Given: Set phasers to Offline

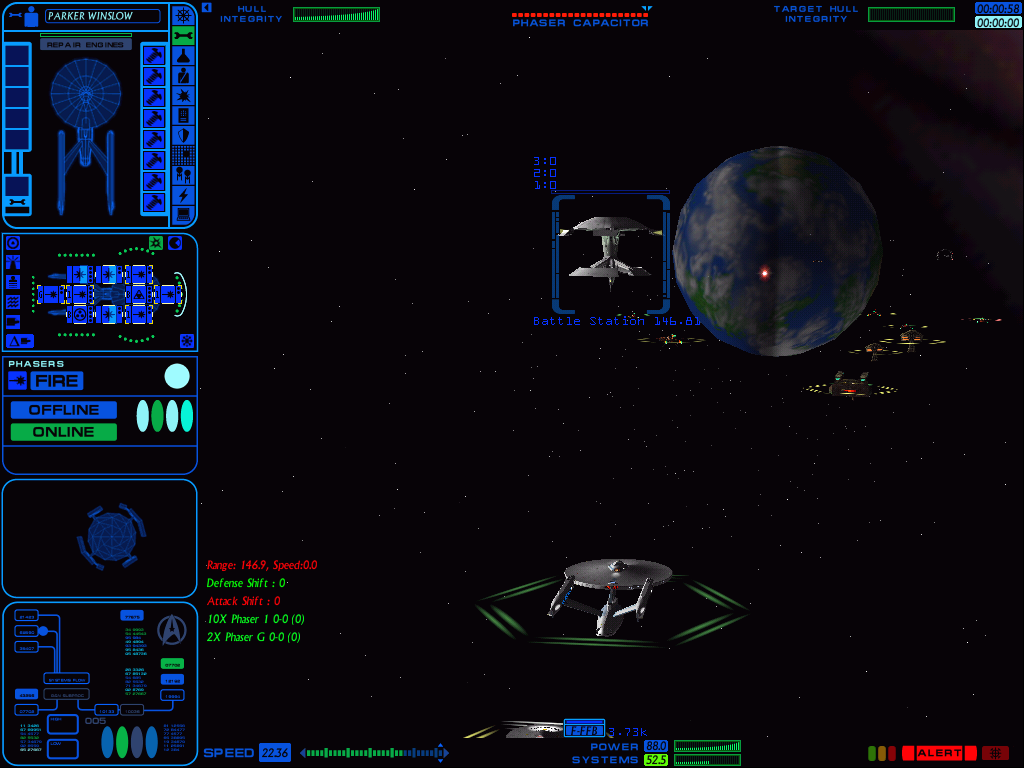Looking at the screenshot, I should 64,410.
